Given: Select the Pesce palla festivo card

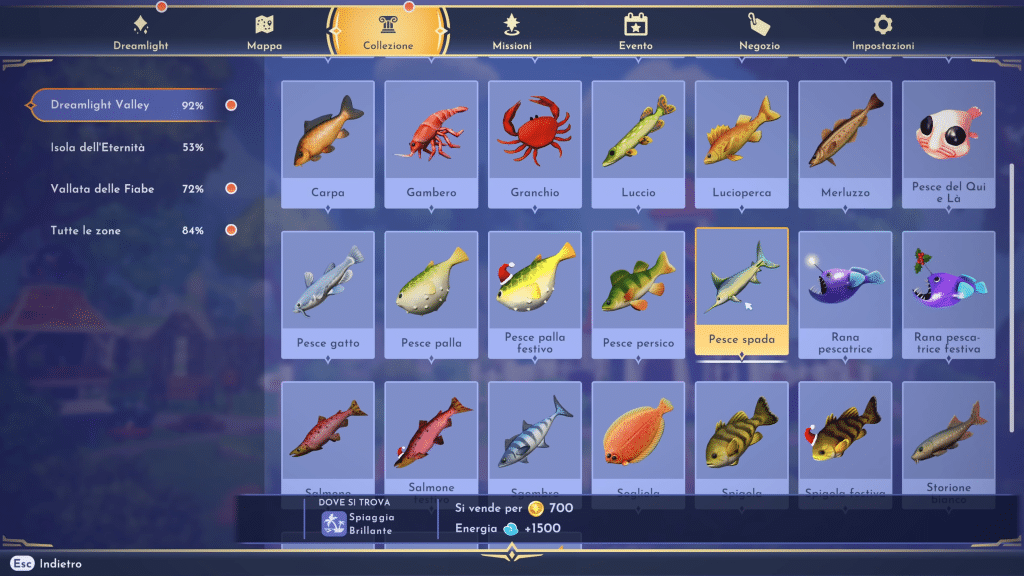Looking at the screenshot, I should click(x=535, y=294).
